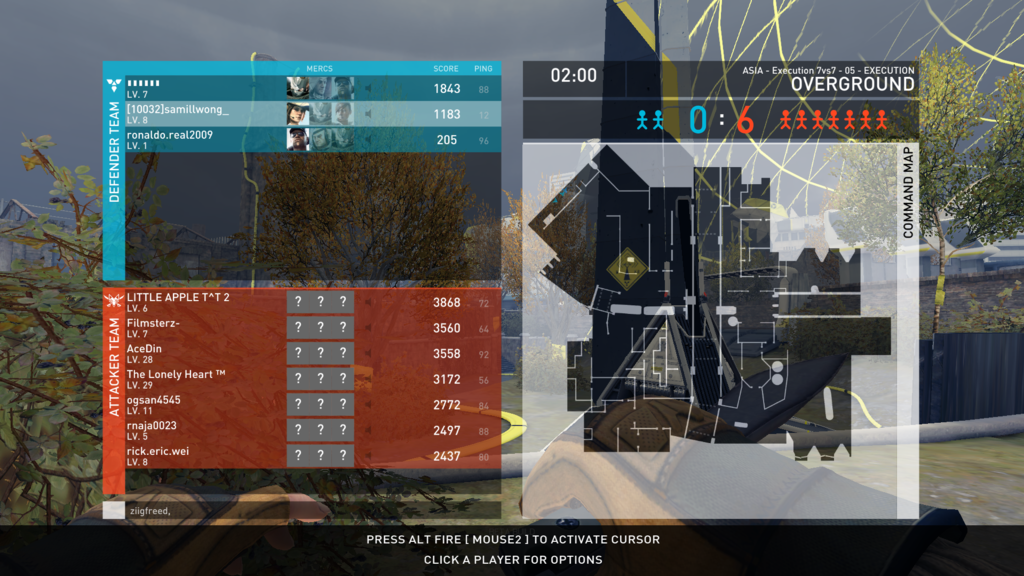Select LITTLE APPLE T^T 2 player row

click(178, 302)
